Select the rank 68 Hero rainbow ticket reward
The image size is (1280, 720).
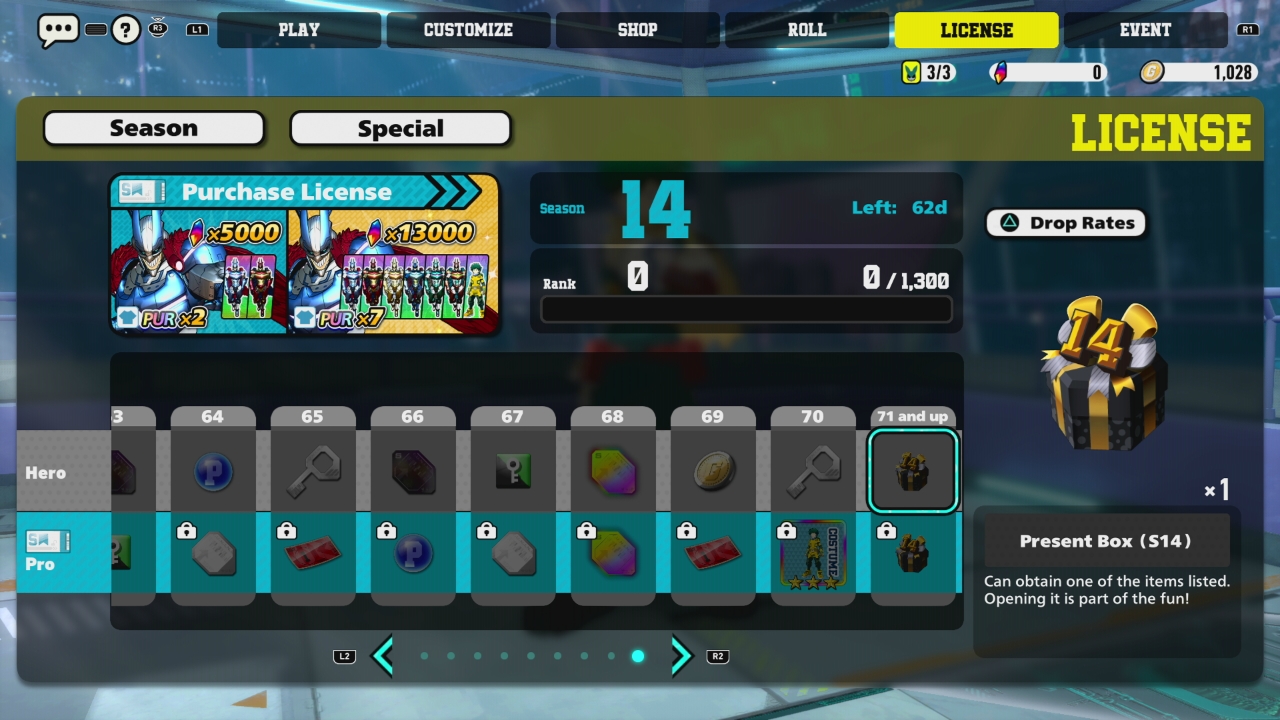(x=612, y=471)
